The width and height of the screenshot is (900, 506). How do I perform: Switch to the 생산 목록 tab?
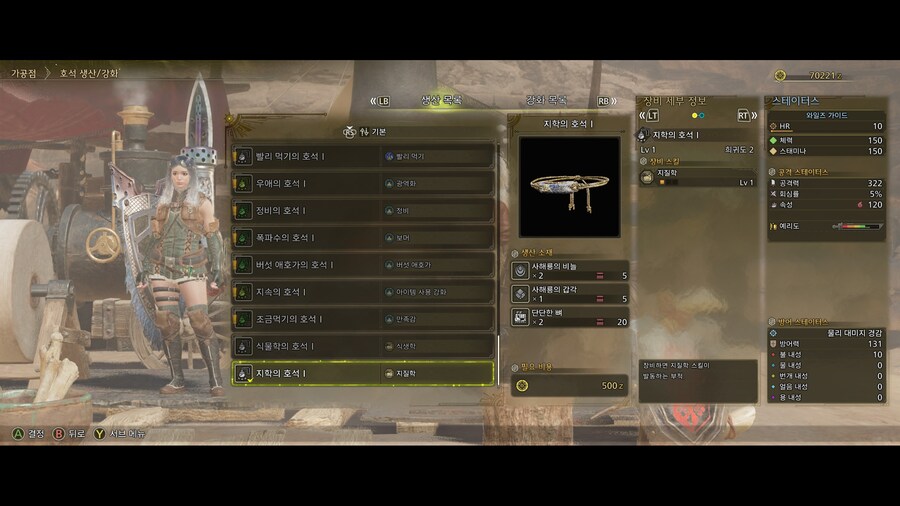[x=441, y=101]
